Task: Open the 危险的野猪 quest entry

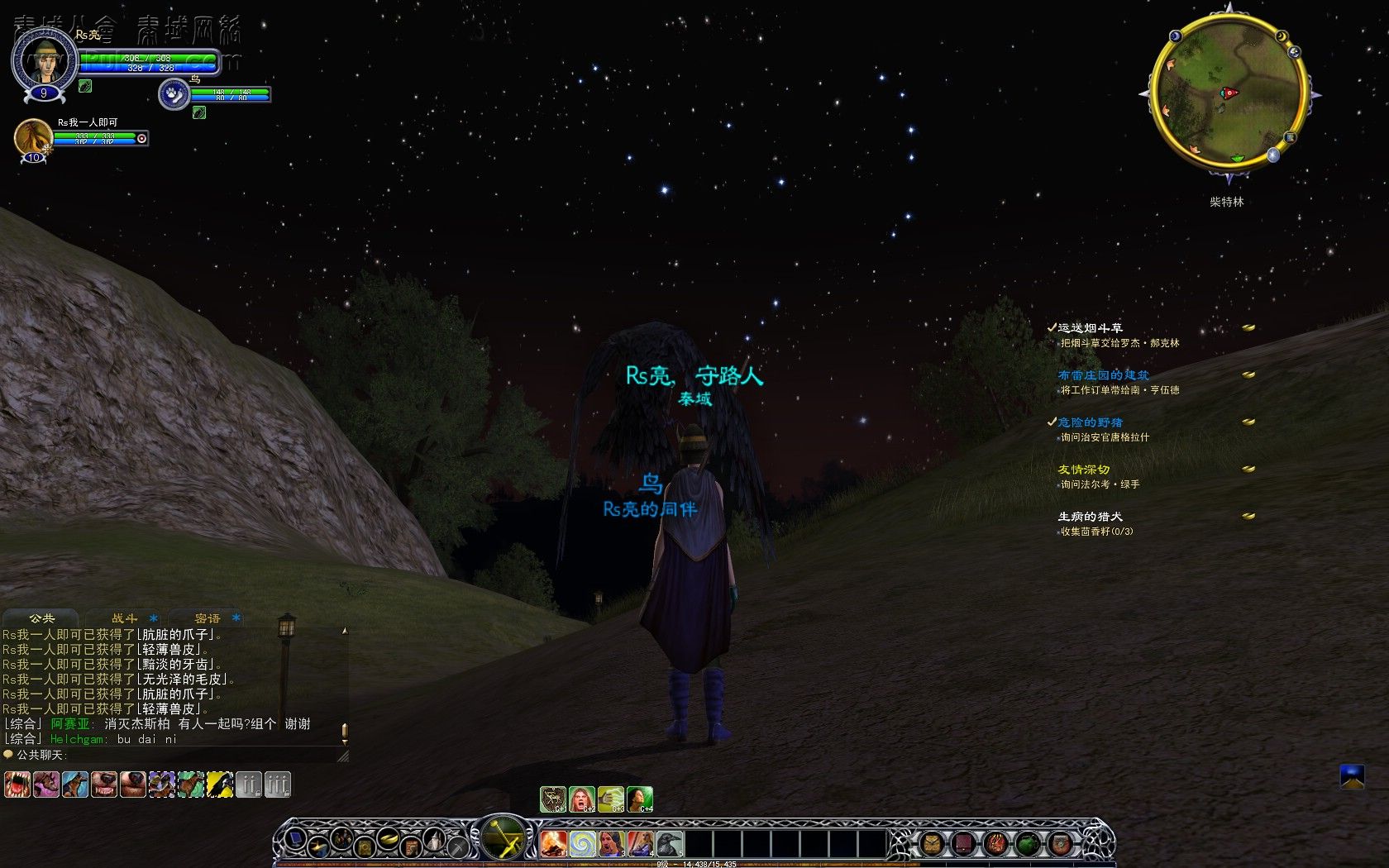Action: (x=1090, y=422)
